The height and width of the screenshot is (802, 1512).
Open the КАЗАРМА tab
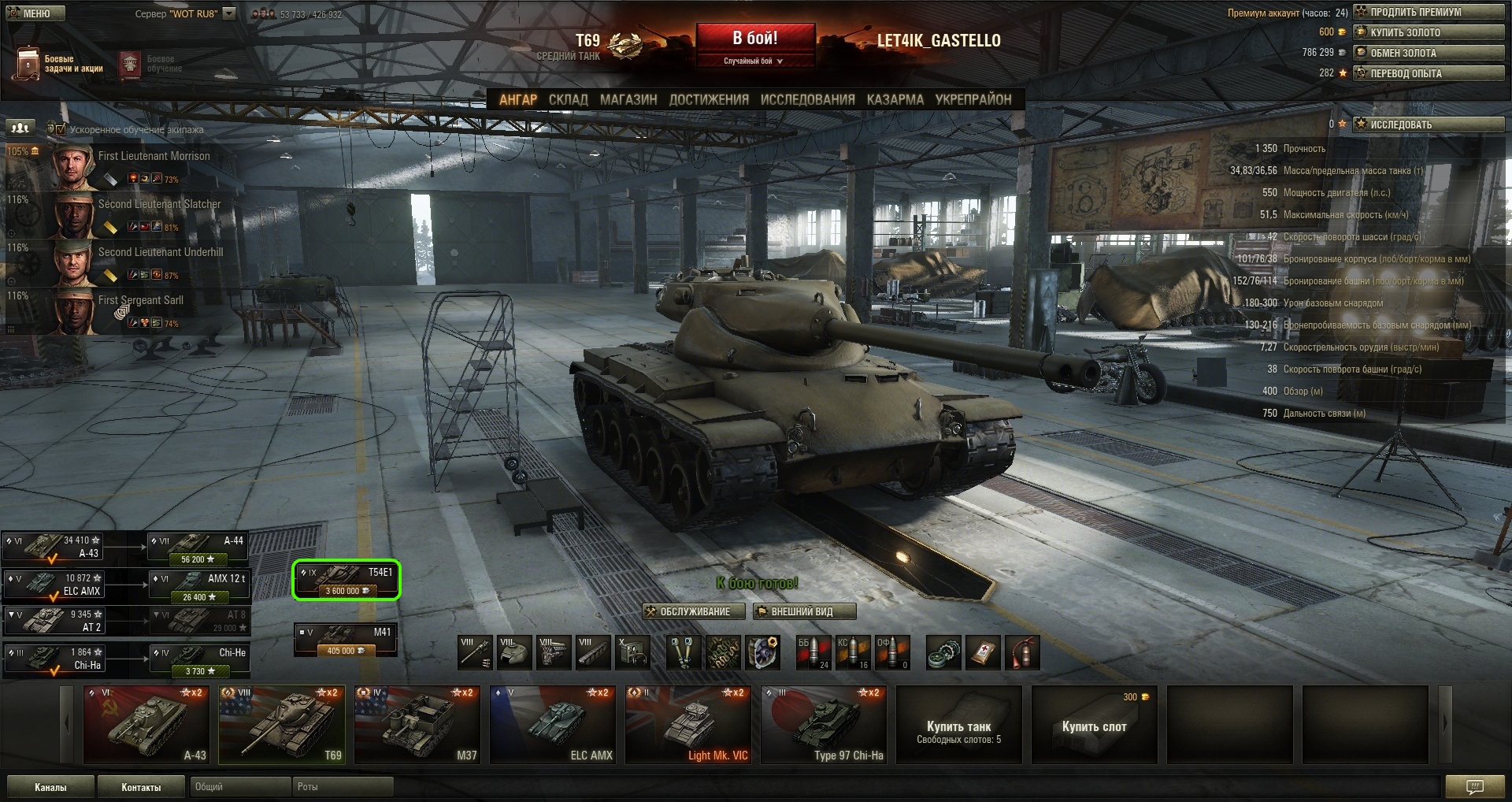click(895, 99)
